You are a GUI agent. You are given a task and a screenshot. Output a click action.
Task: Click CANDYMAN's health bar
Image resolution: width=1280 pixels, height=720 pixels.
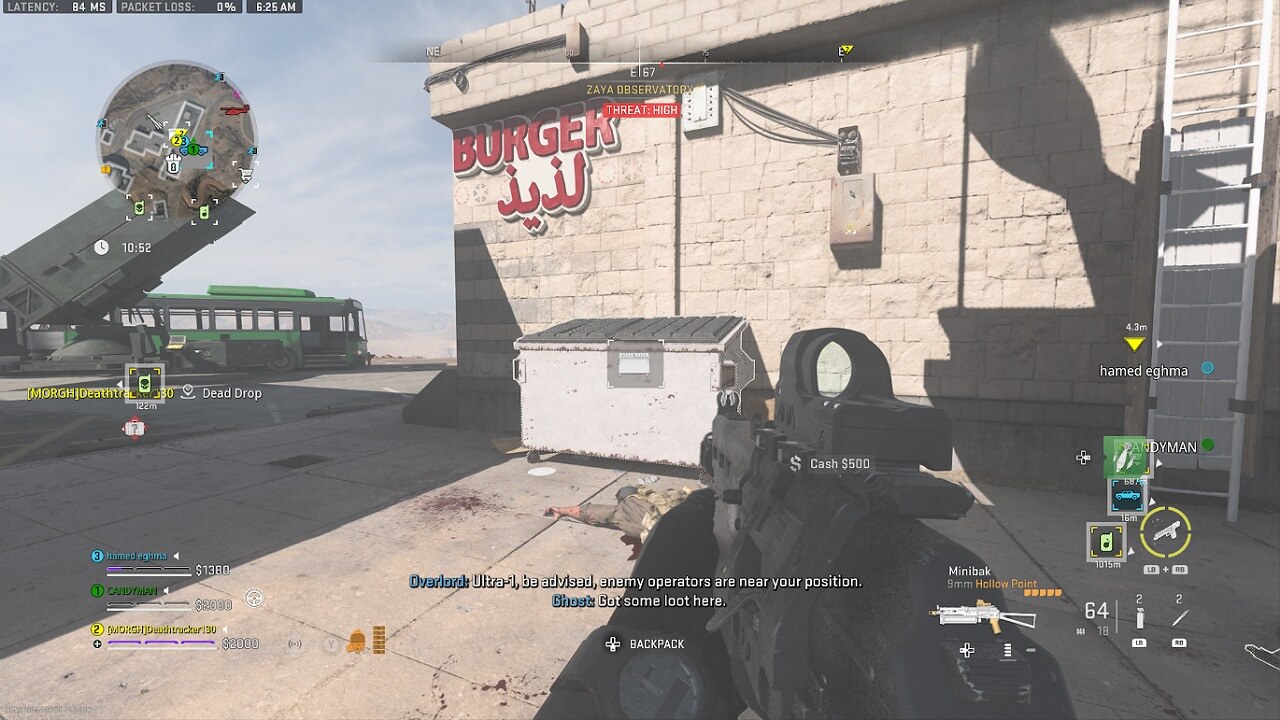(148, 606)
